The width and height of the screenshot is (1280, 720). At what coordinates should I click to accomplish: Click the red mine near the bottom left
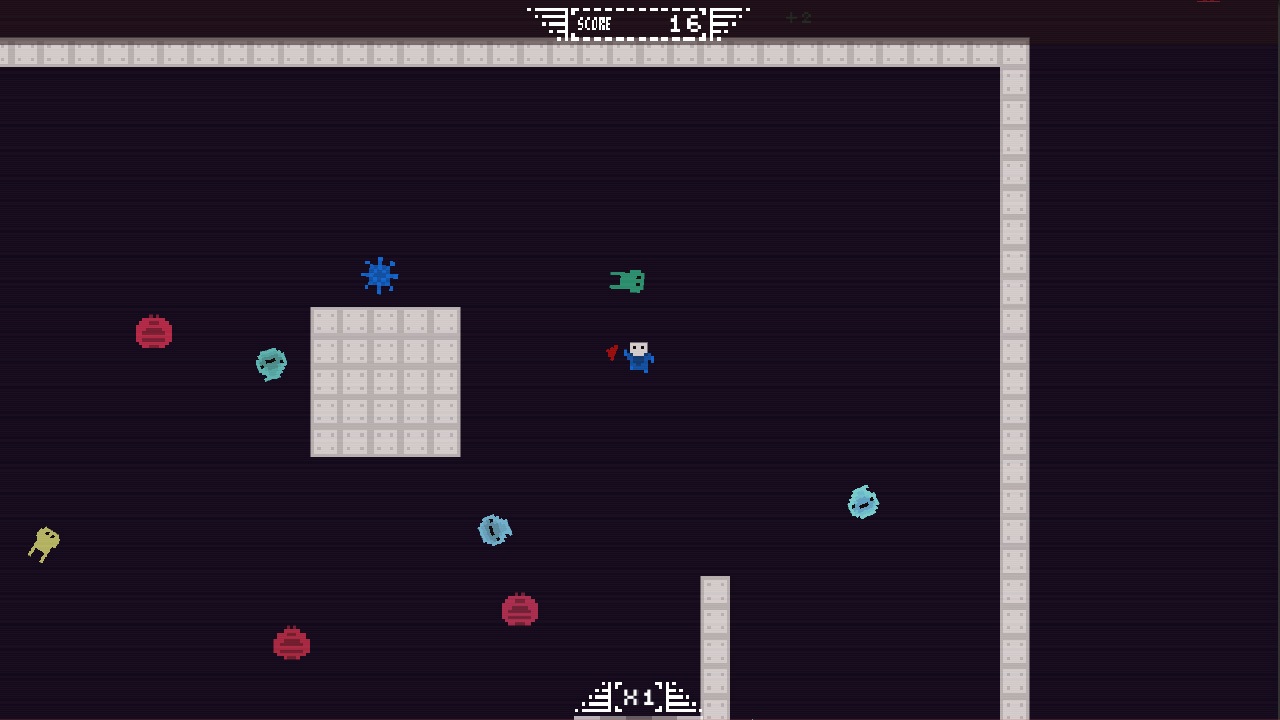pos(290,643)
